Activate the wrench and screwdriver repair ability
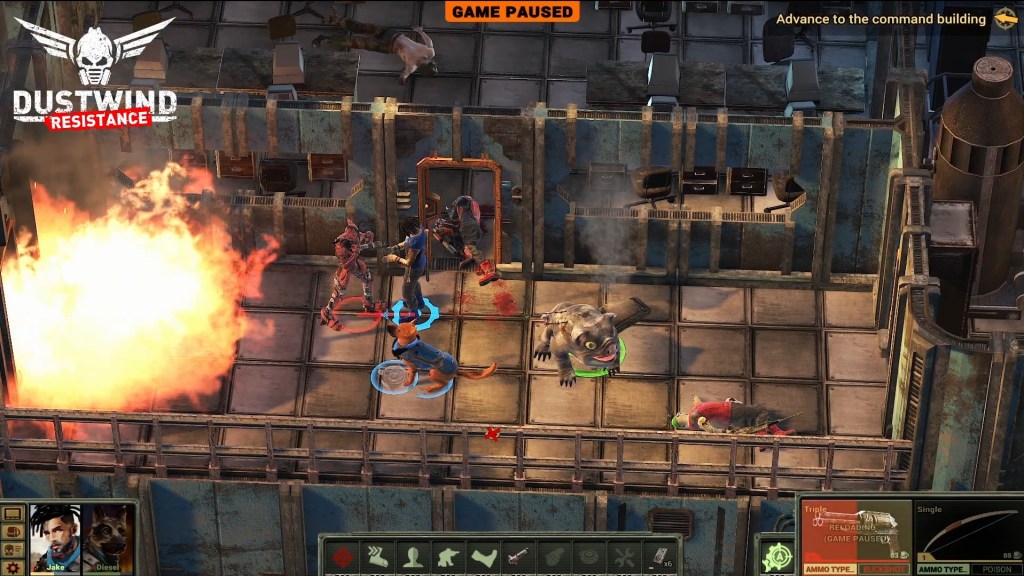1024x576 pixels. point(624,558)
